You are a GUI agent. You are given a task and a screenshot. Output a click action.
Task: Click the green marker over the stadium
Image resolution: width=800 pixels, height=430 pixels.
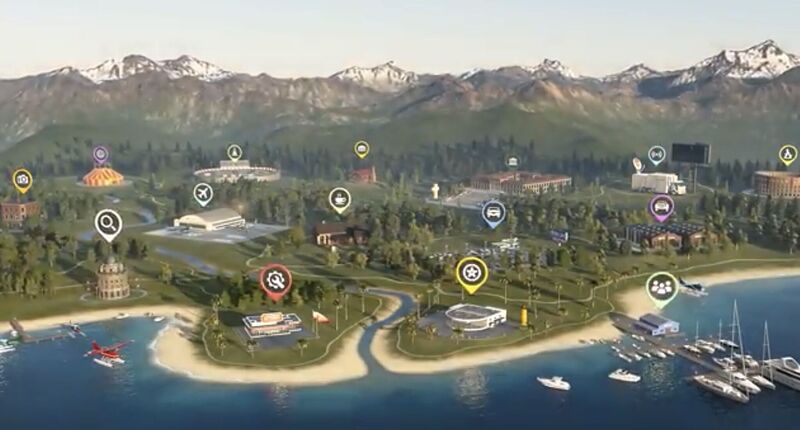pos(234,152)
